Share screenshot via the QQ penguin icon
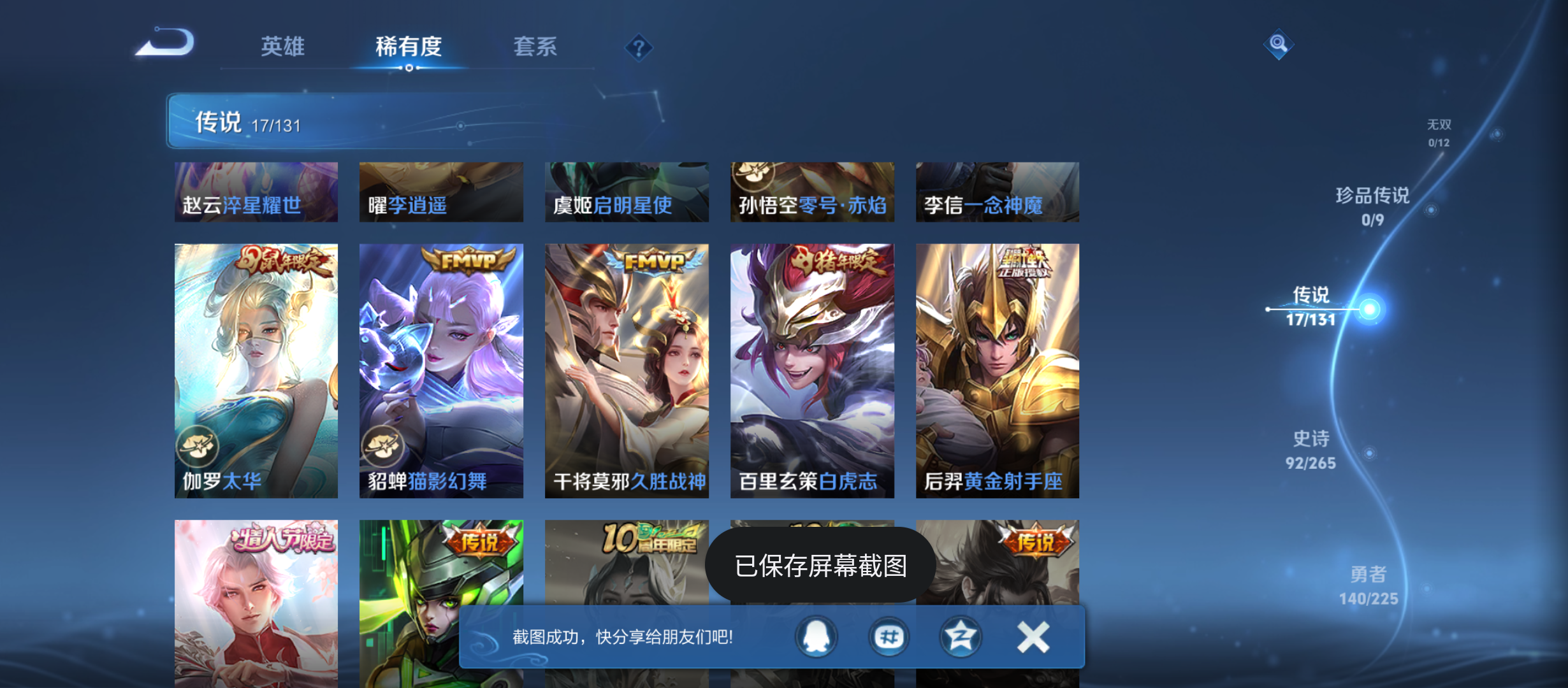The height and width of the screenshot is (688, 1568). coord(816,636)
